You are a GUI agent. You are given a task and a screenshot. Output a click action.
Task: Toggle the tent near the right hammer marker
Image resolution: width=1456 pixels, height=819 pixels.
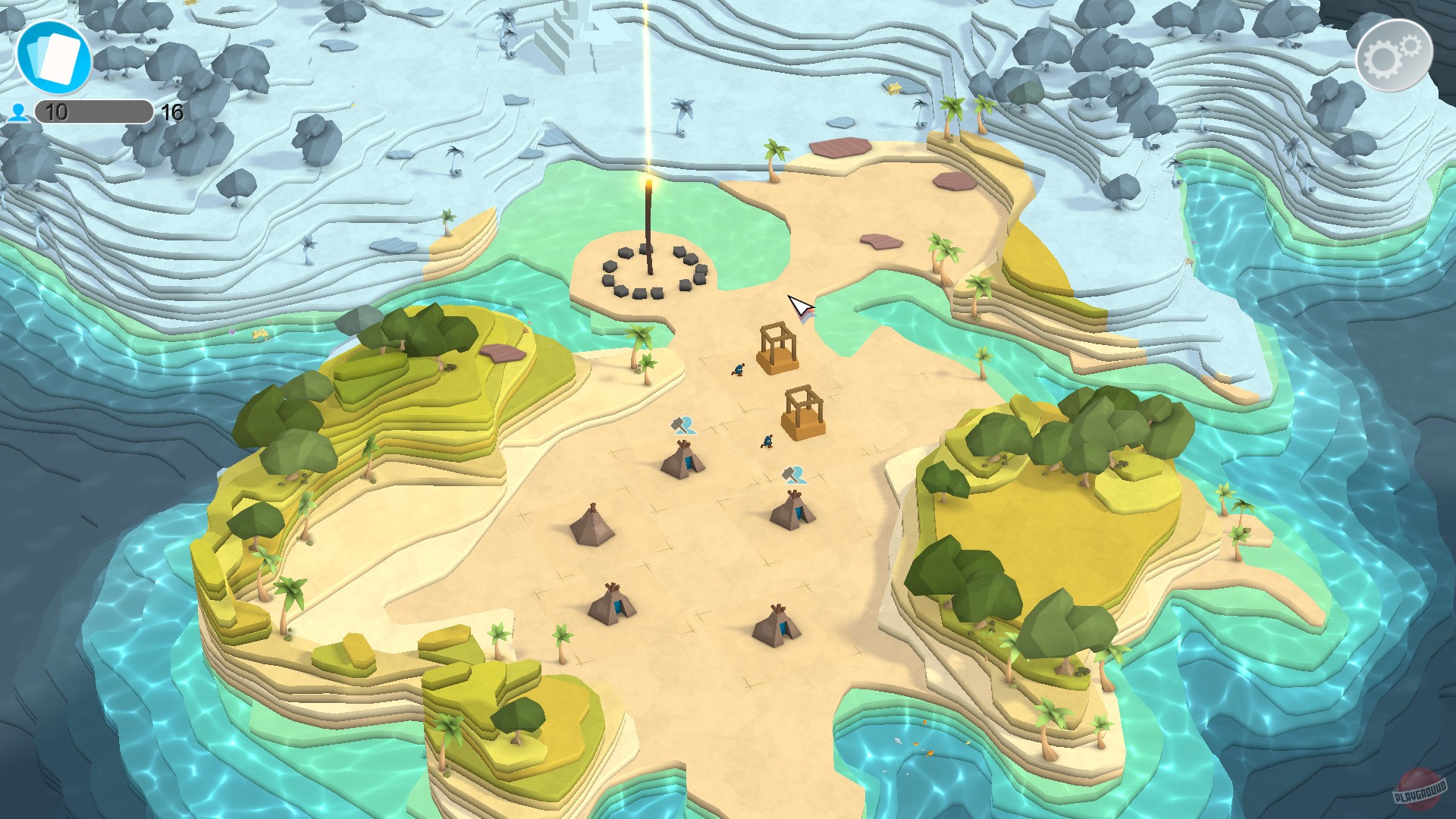pyautogui.click(x=793, y=510)
